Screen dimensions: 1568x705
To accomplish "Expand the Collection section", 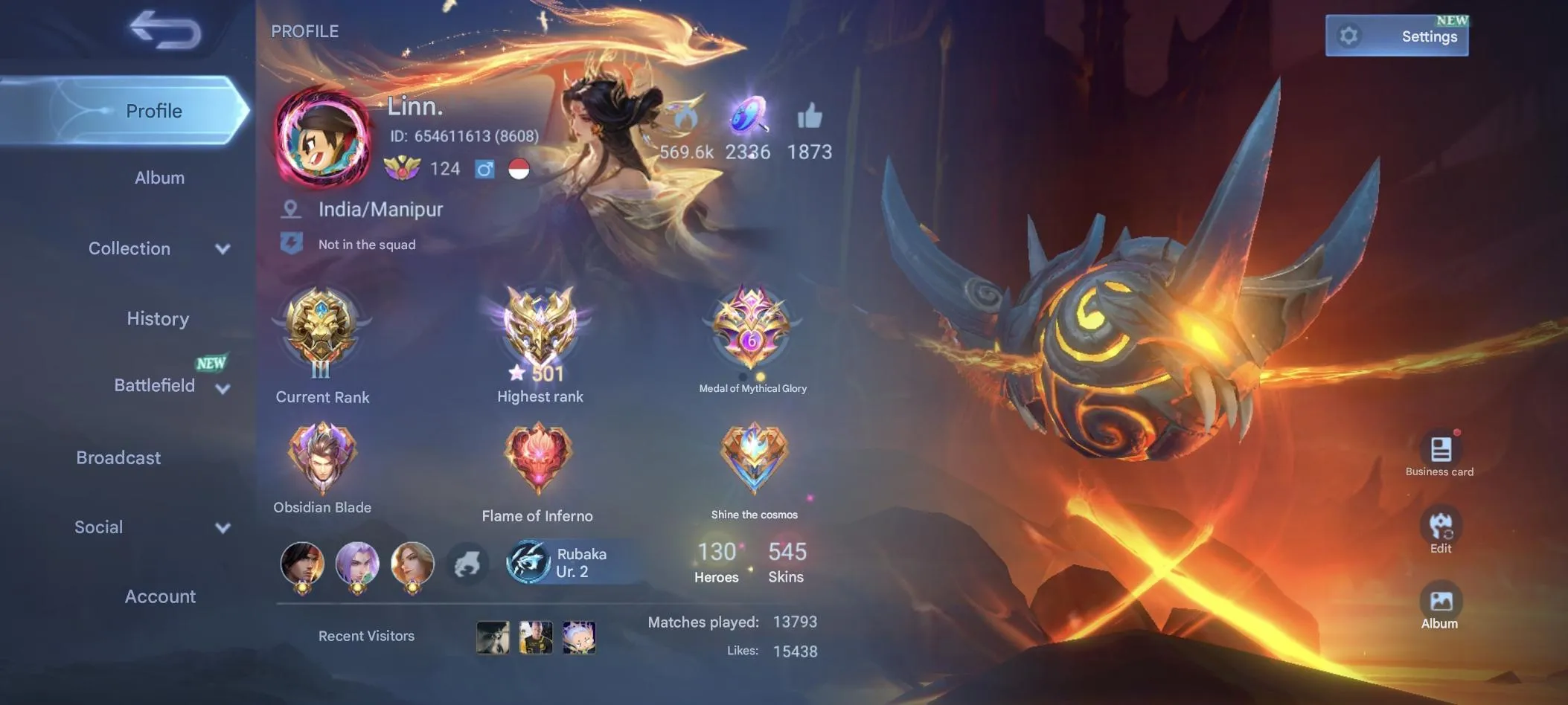I will point(129,248).
